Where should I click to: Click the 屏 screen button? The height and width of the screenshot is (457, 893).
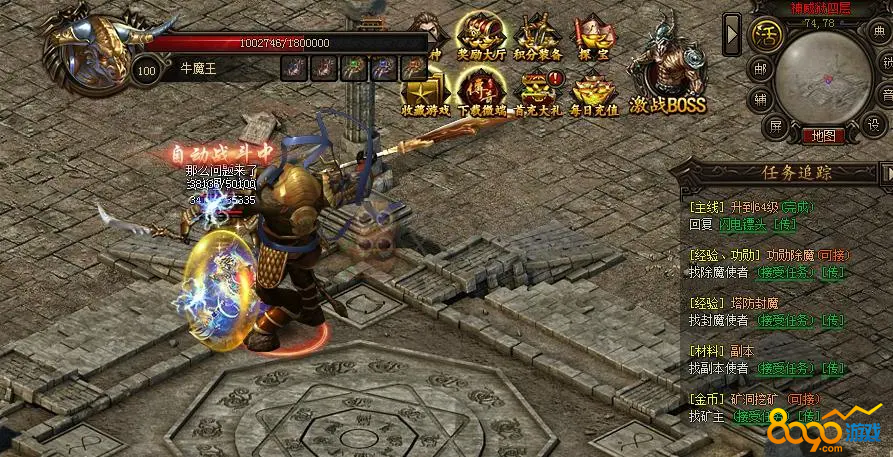[x=775, y=126]
